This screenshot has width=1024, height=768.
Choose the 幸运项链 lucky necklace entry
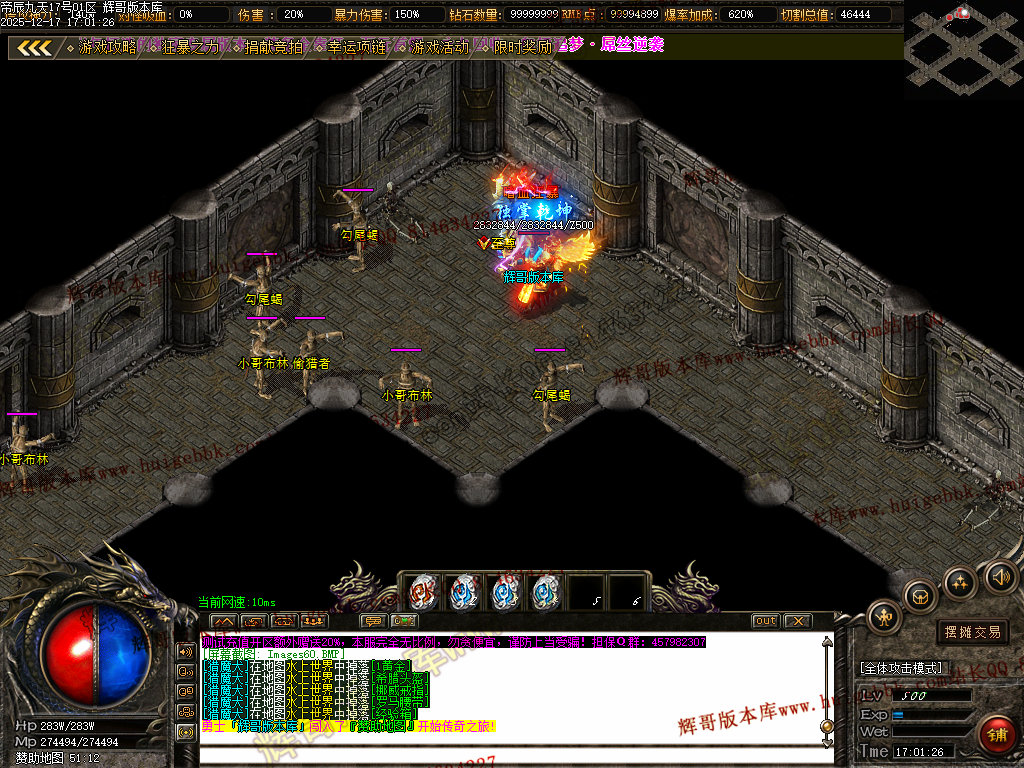pos(356,47)
